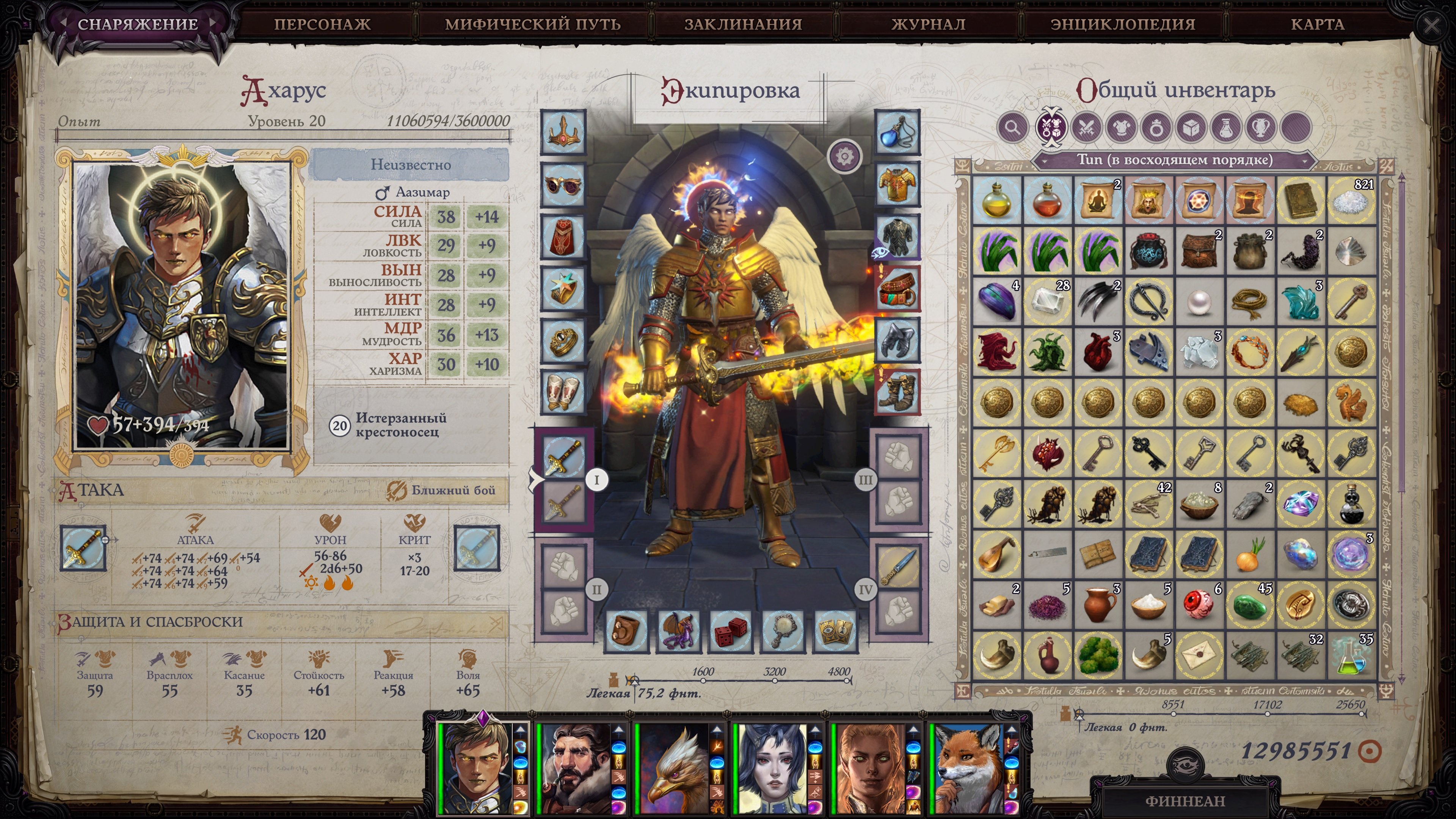Open the character visual settings gear
1456x819 pixels.
844,156
